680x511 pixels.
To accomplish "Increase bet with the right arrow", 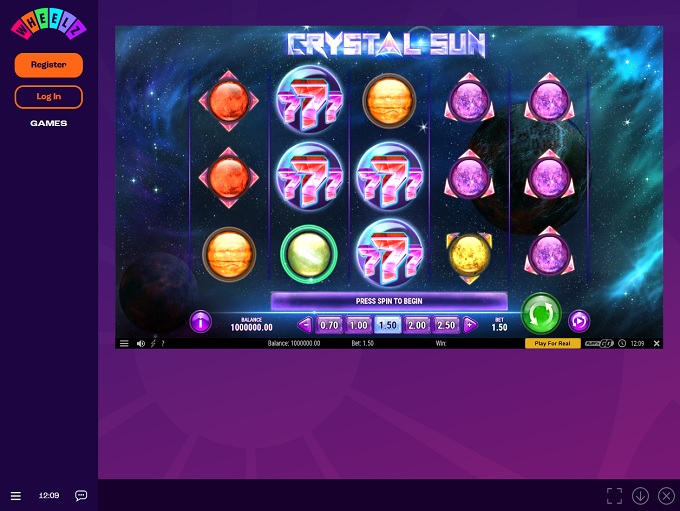I will coord(469,325).
